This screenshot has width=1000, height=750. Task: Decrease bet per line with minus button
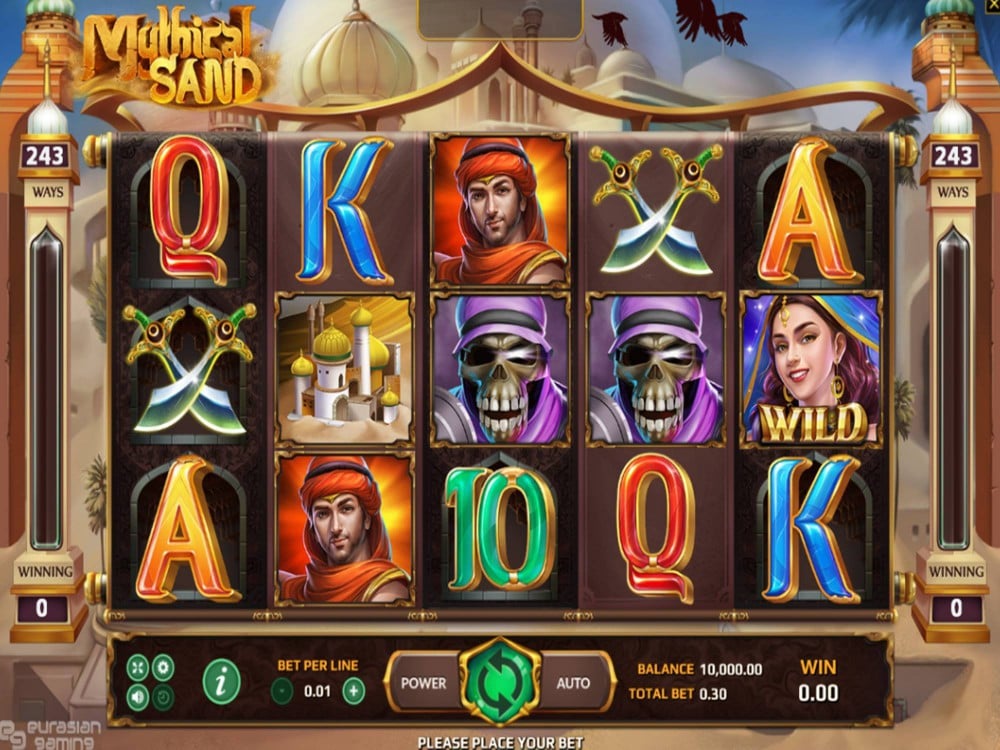click(283, 689)
